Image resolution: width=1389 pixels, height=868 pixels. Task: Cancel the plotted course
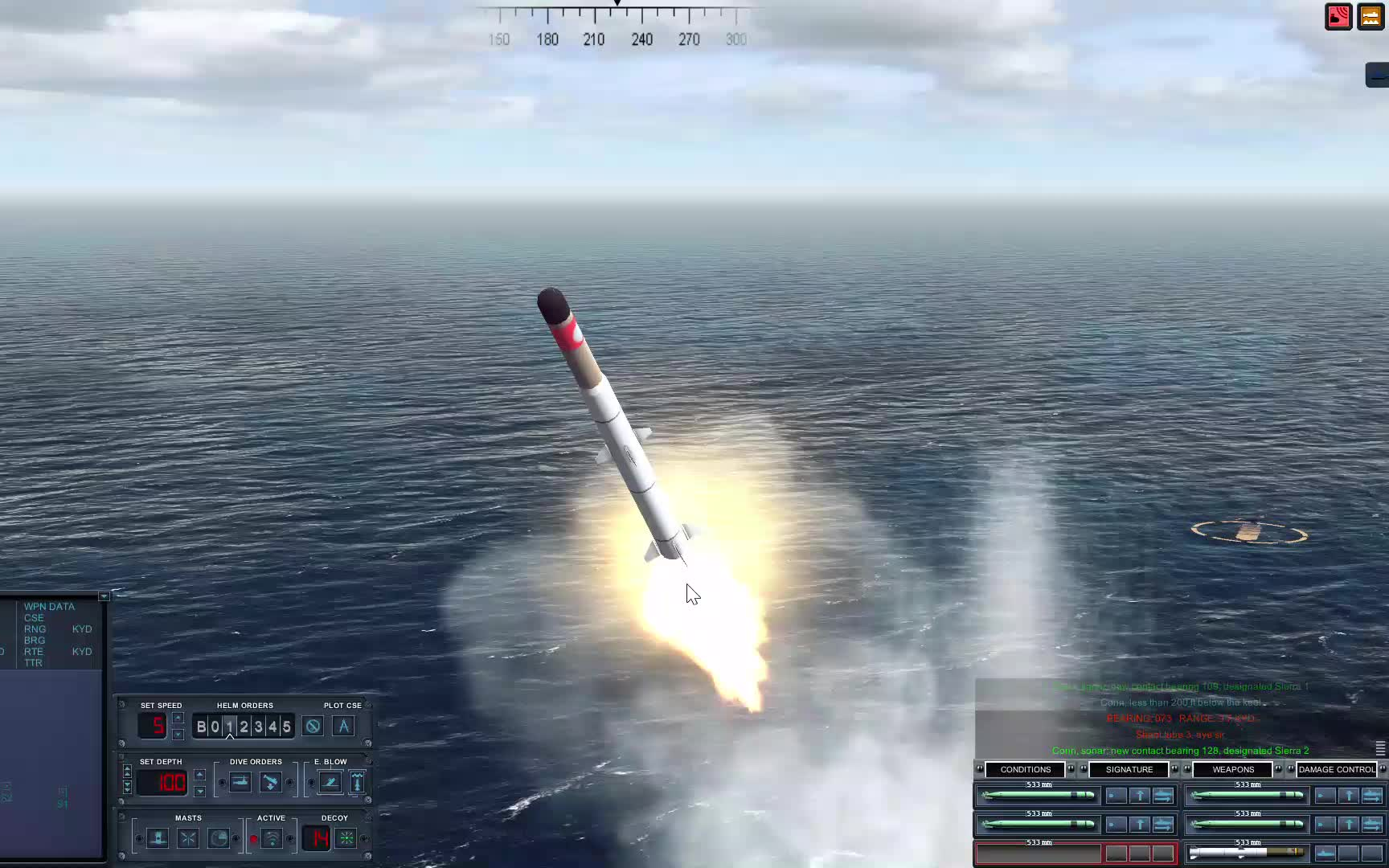click(x=313, y=727)
